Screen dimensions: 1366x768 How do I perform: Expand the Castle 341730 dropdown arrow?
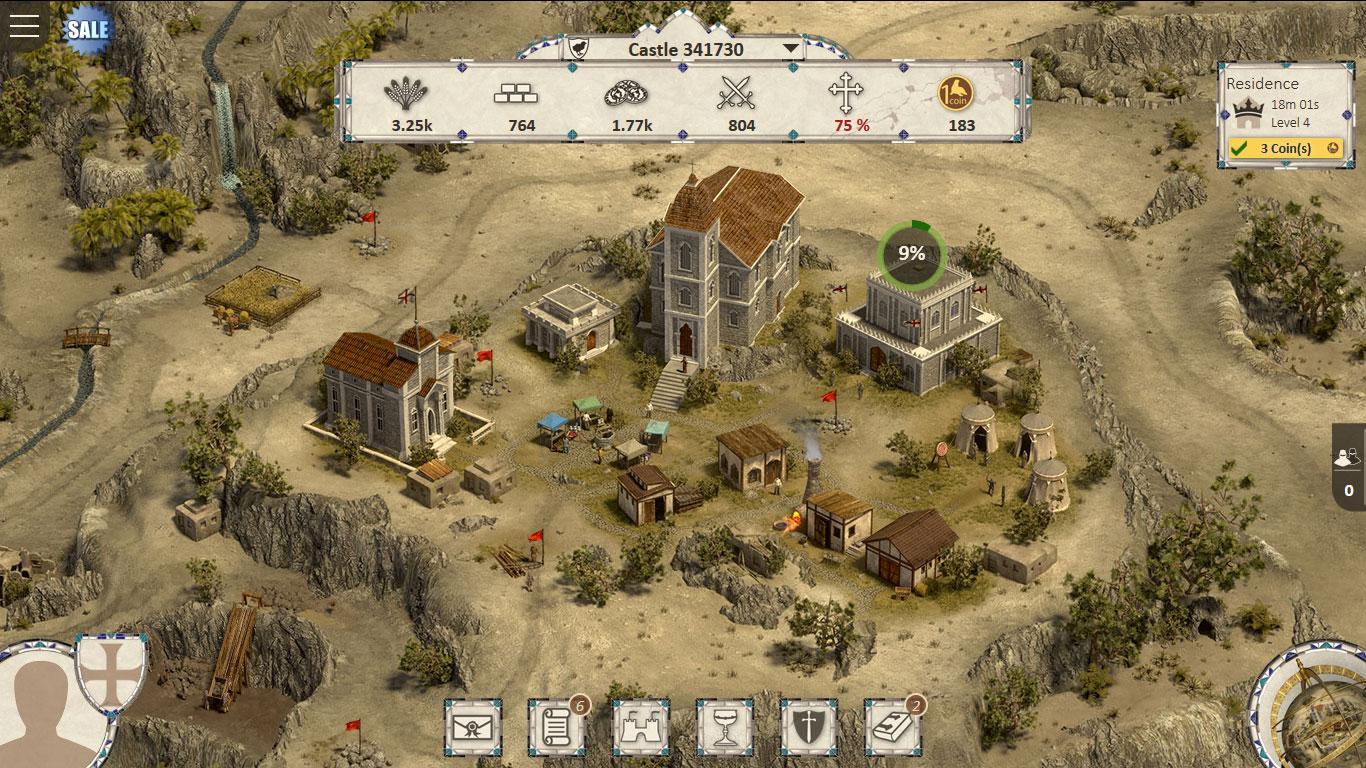point(791,46)
